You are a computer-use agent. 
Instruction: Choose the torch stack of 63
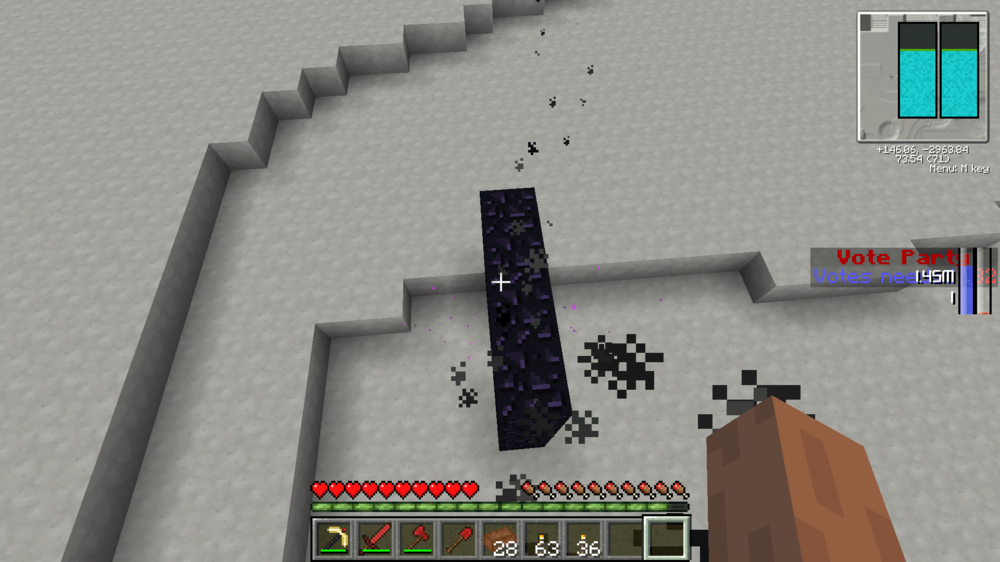(x=541, y=540)
